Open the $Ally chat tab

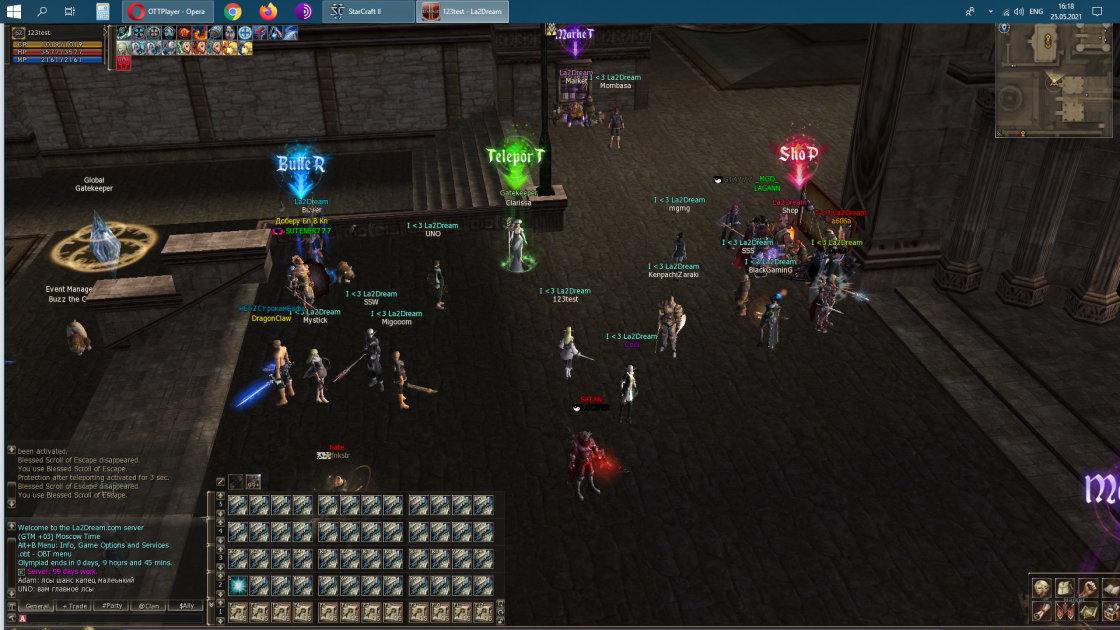(186, 606)
